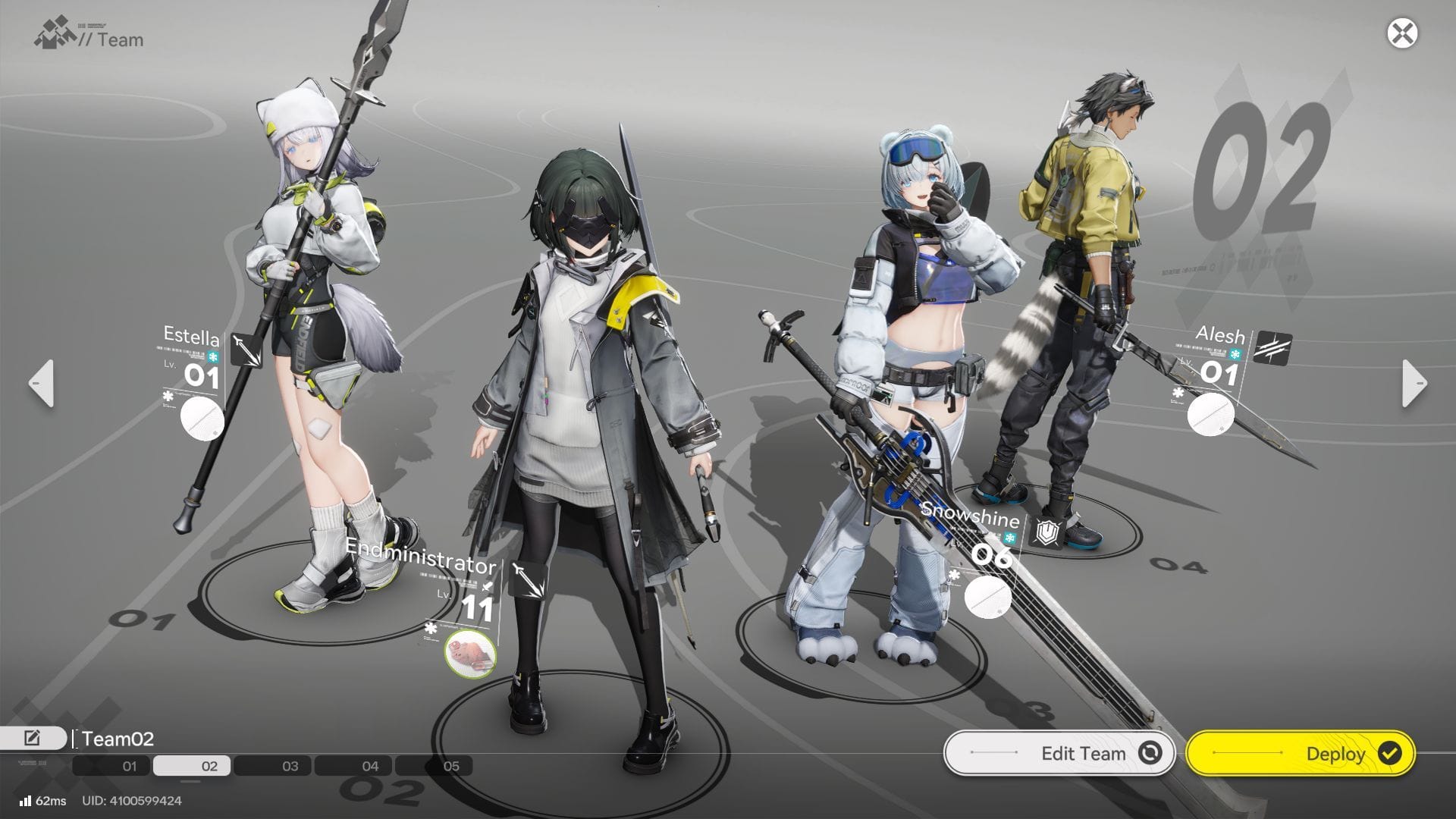Go to the previous team with left arrow
Image resolution: width=1456 pixels, height=819 pixels.
click(x=42, y=384)
